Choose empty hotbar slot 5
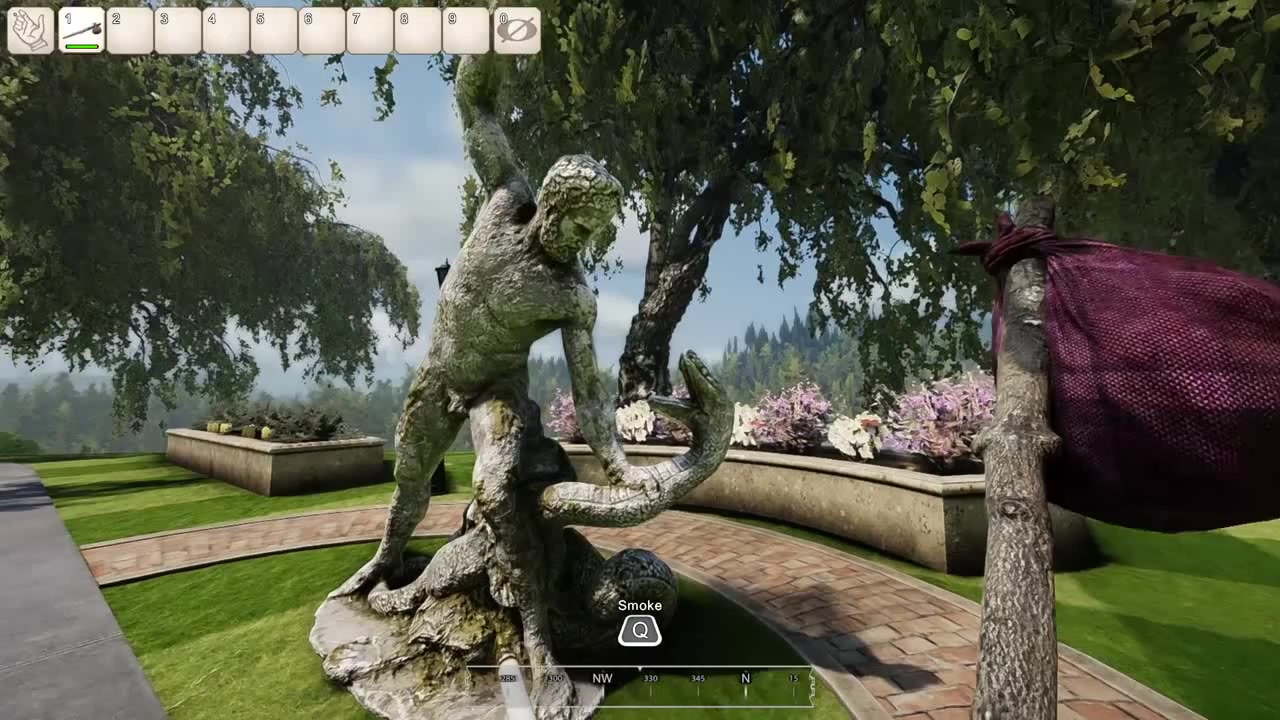 click(x=274, y=30)
